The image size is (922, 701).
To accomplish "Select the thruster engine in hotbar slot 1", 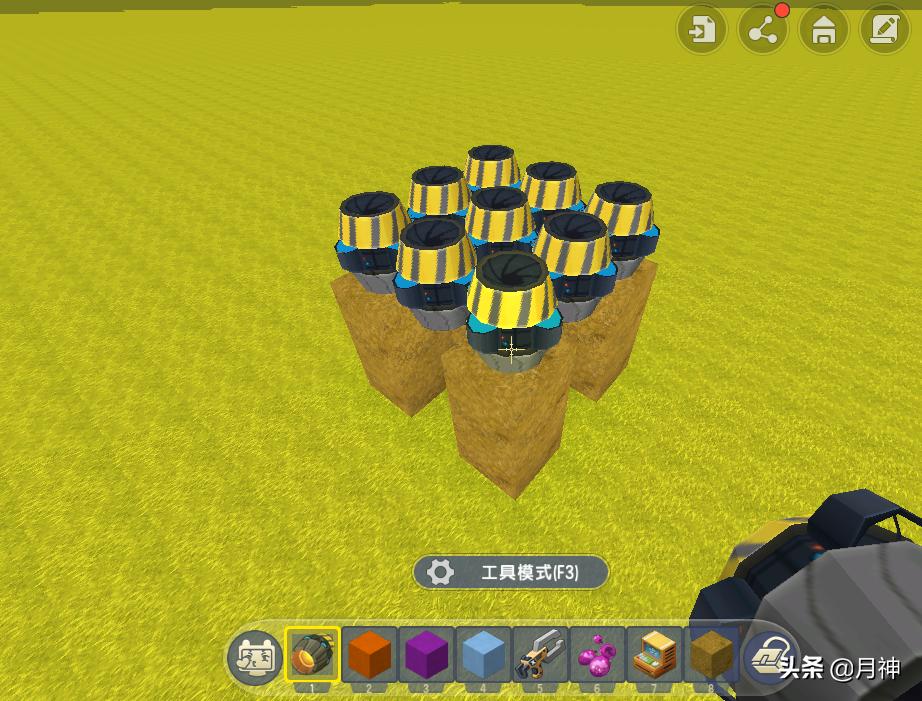I will 312,655.
